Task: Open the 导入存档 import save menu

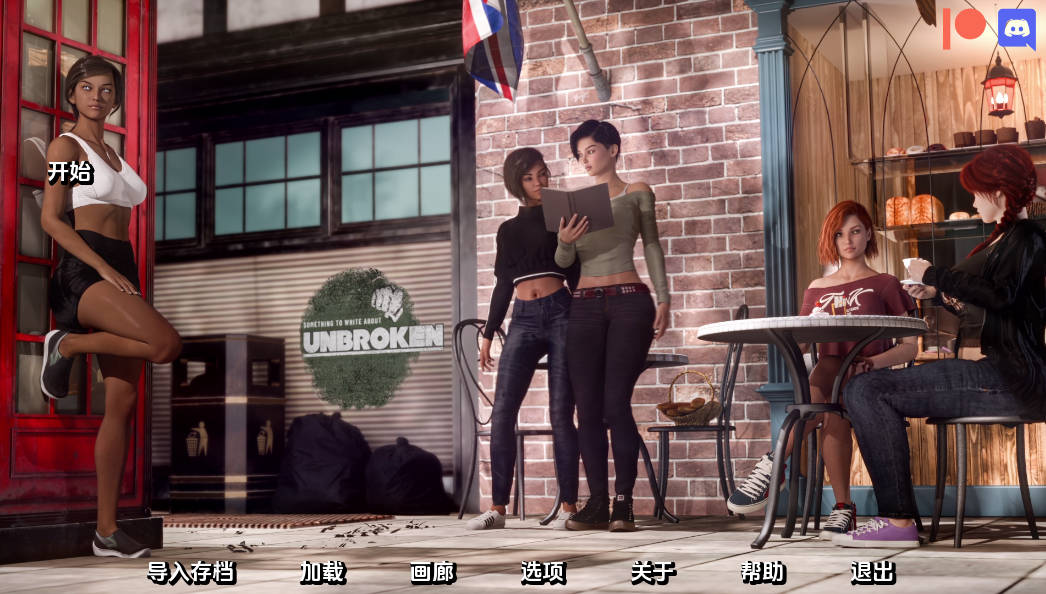Action: point(191,572)
